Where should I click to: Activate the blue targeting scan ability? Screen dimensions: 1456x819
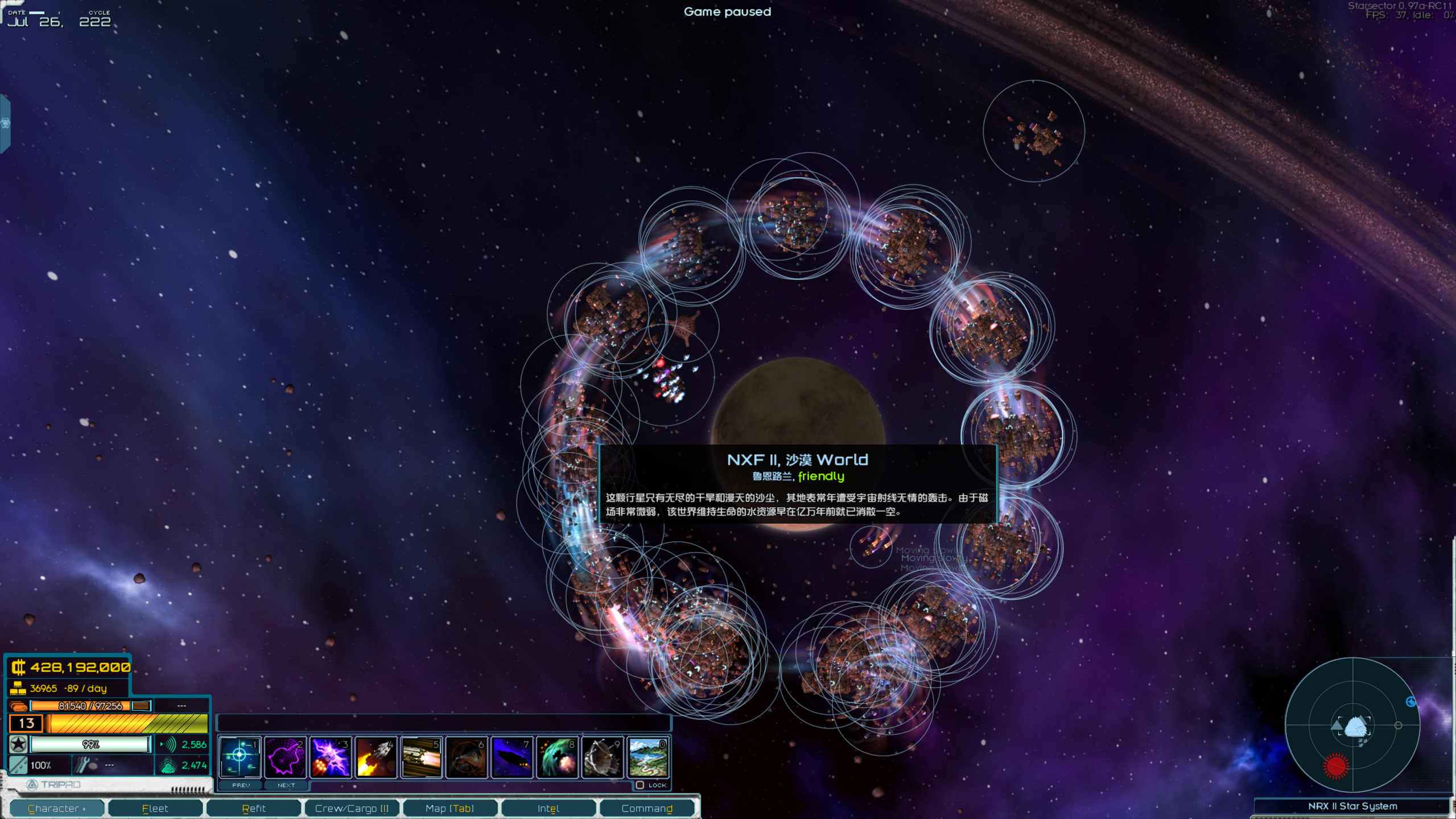pos(240,757)
